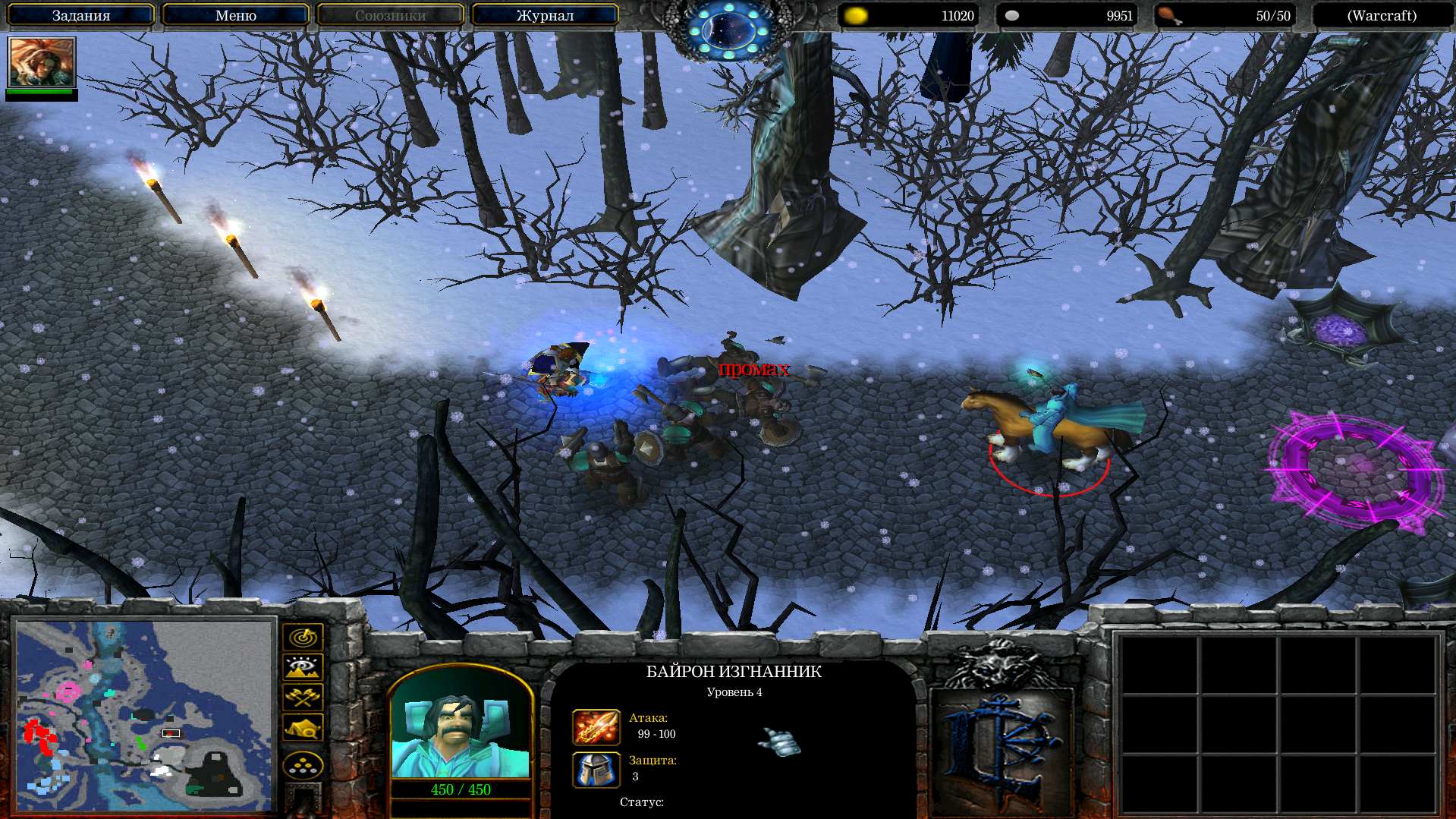Toggle creep camp display on minimap

pyautogui.click(x=303, y=727)
